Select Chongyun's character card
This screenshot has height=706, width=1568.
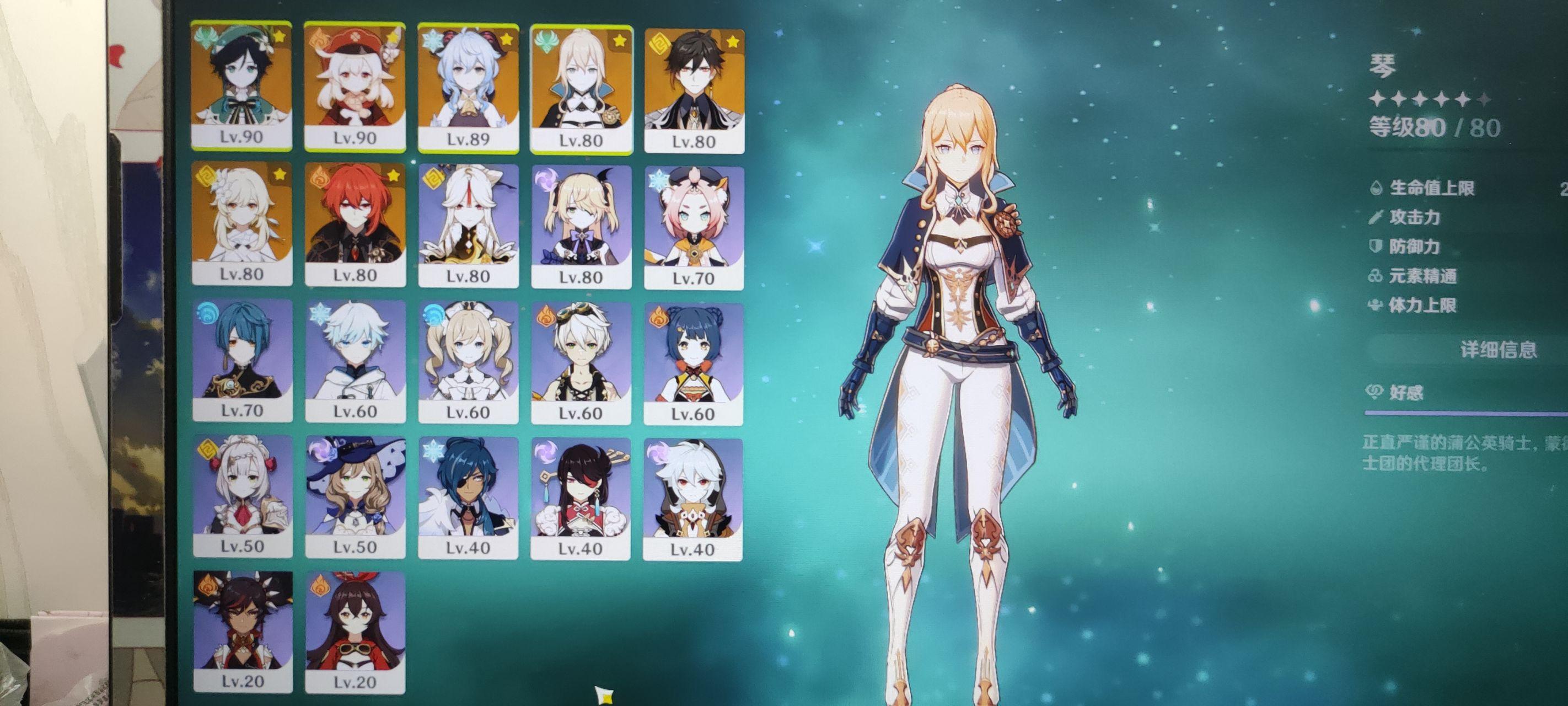[355, 361]
